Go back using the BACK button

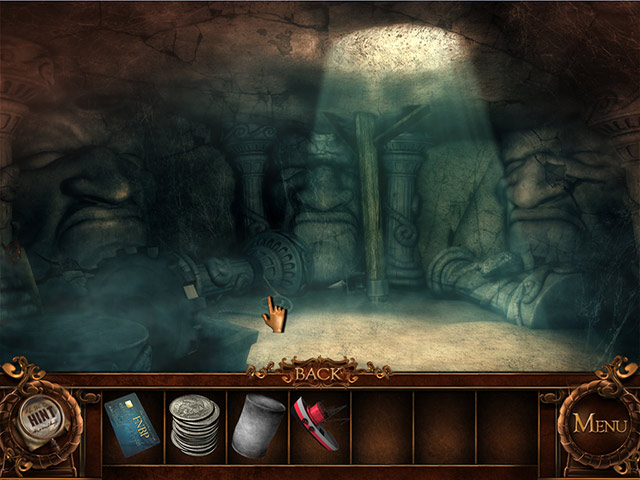(x=318, y=374)
